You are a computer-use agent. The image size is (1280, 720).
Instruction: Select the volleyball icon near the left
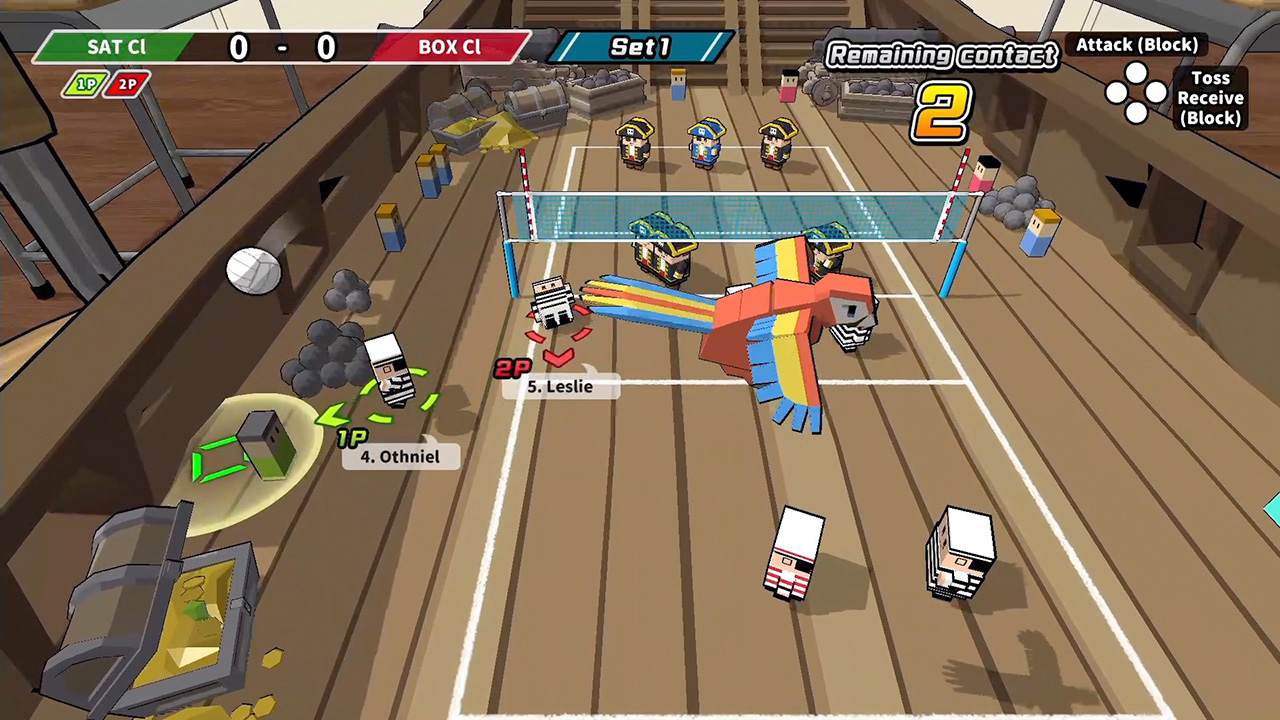click(x=253, y=270)
